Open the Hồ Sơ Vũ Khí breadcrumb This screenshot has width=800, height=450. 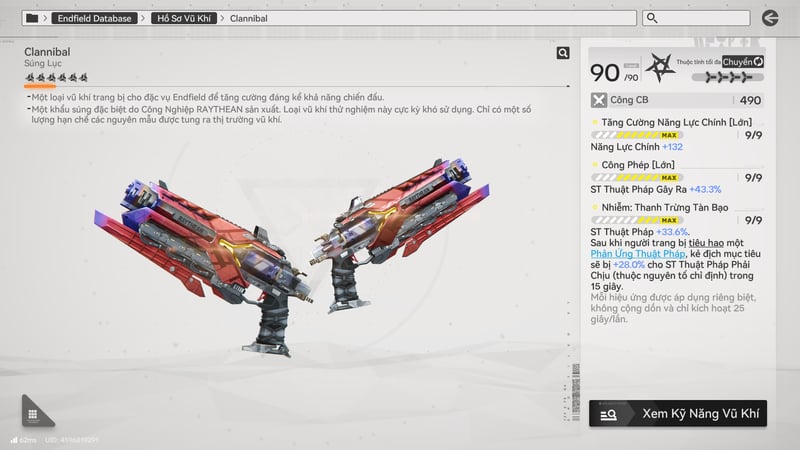tap(185, 18)
